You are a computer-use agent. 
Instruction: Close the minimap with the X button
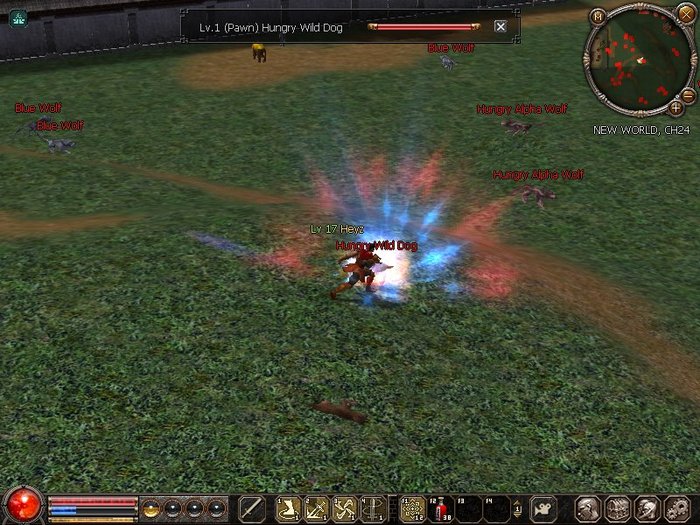point(685,14)
